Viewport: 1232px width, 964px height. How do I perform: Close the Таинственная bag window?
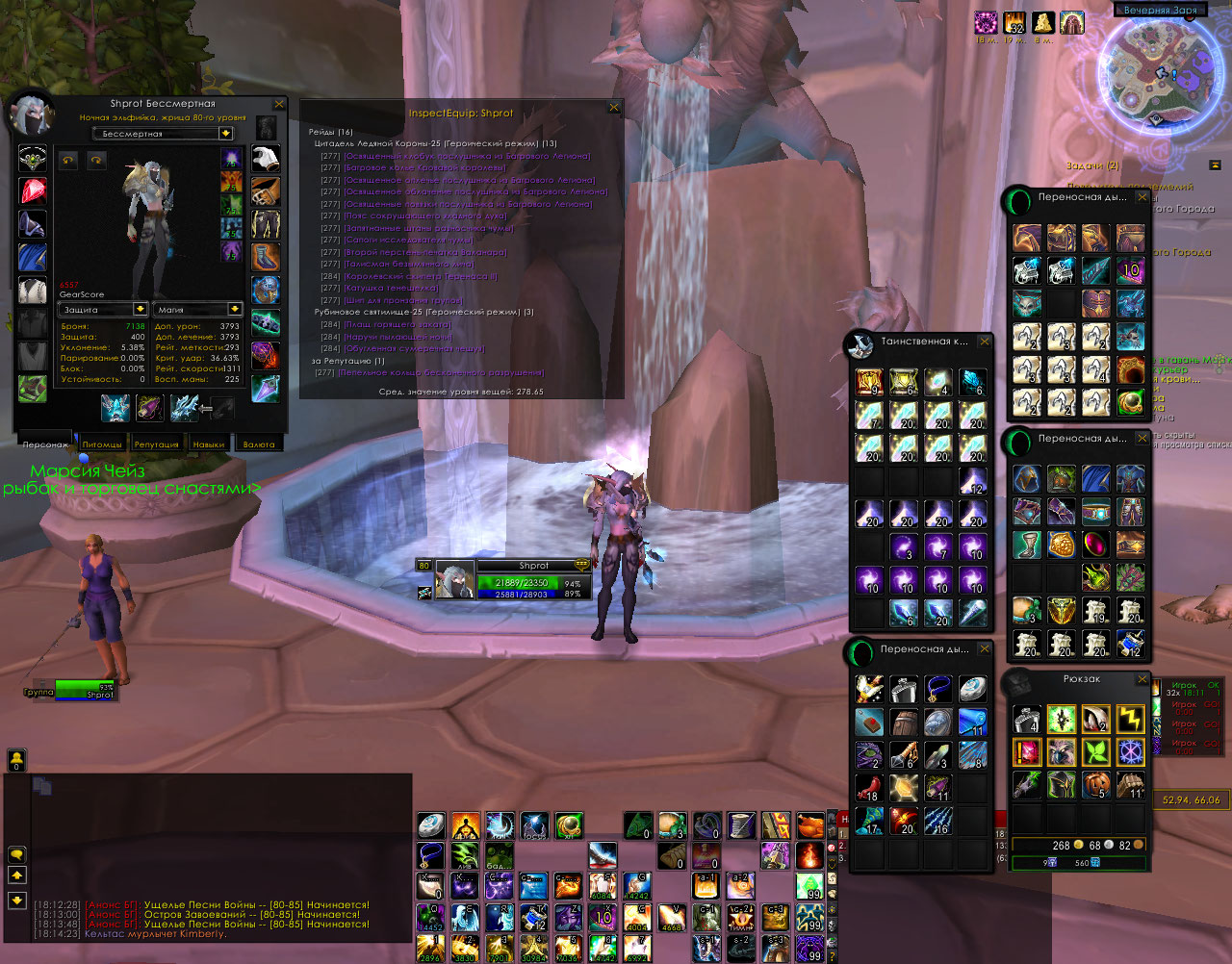[x=985, y=342]
